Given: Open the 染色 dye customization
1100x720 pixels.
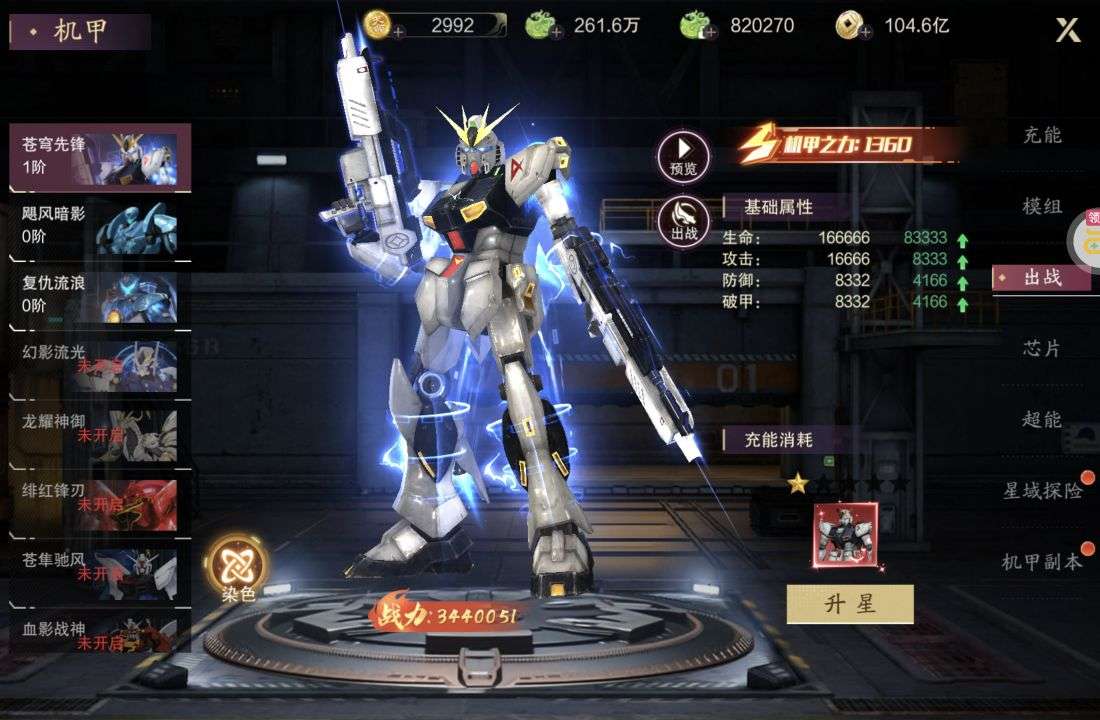Looking at the screenshot, I should (238, 566).
